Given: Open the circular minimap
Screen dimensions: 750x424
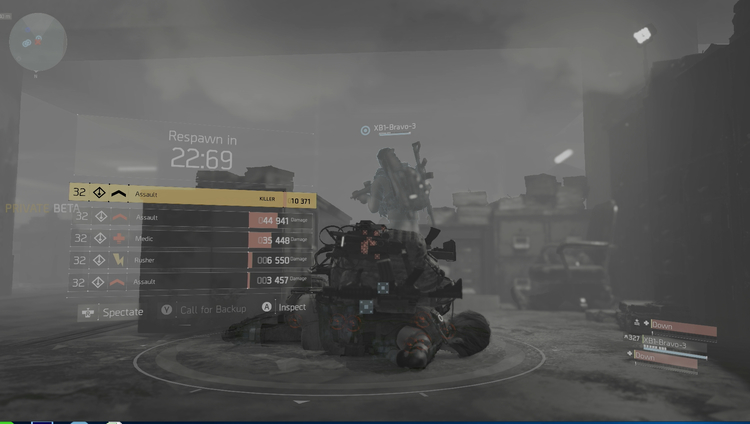Looking at the screenshot, I should (38, 41).
